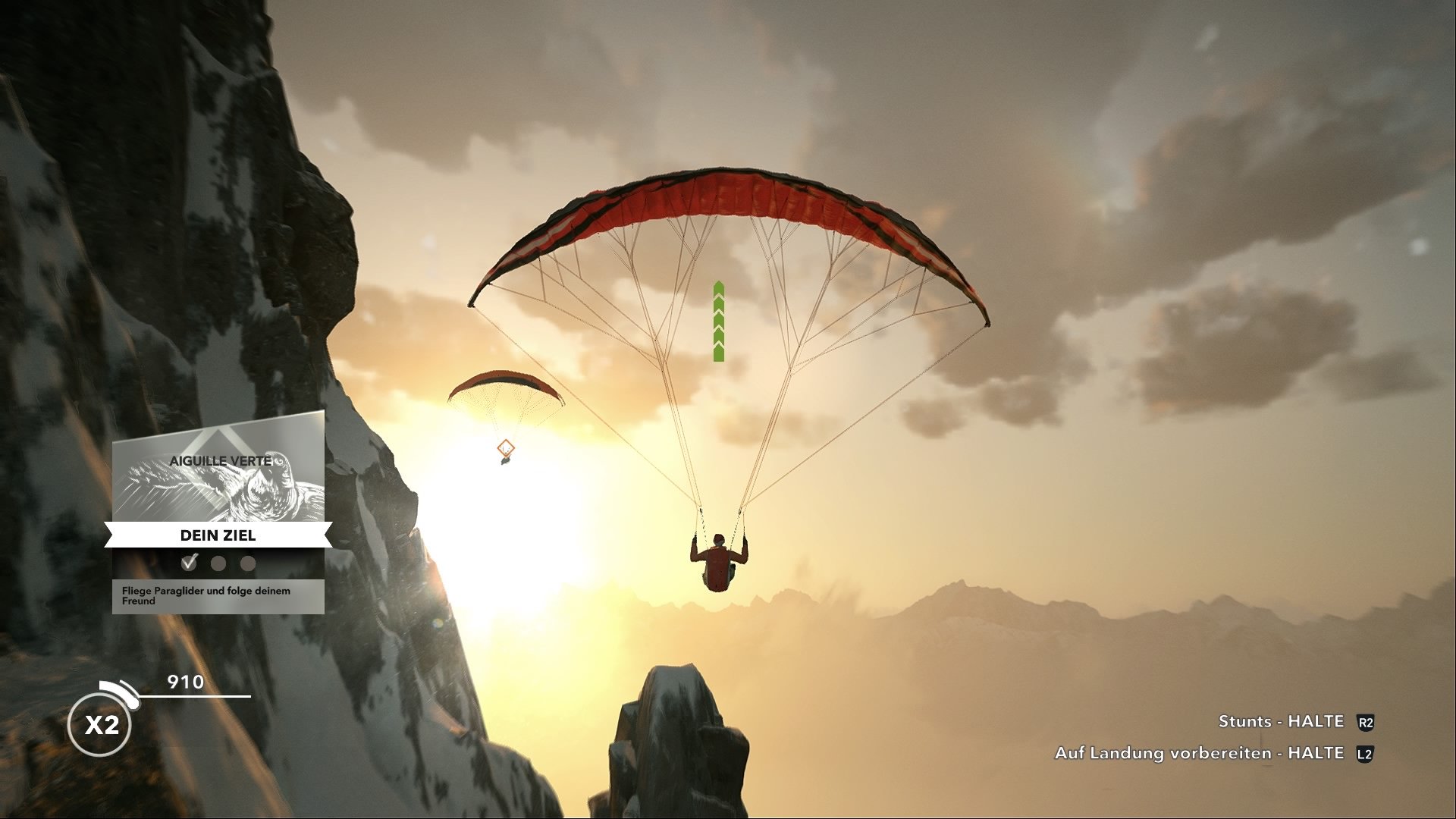Click the checked first objective progress mark

click(x=190, y=563)
